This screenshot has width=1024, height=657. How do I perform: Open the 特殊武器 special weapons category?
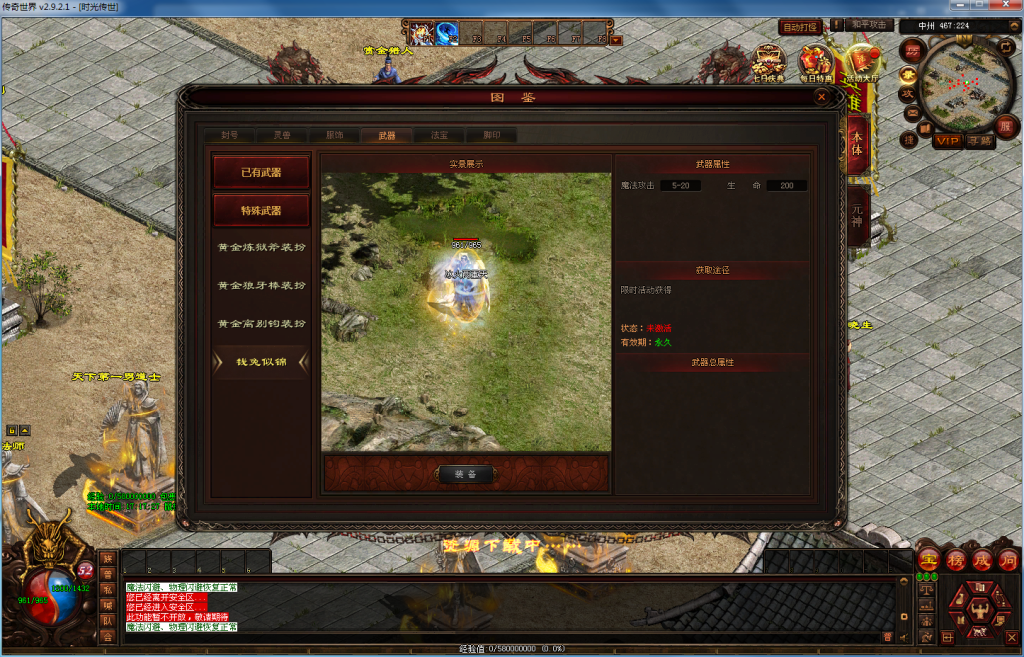[x=261, y=211]
